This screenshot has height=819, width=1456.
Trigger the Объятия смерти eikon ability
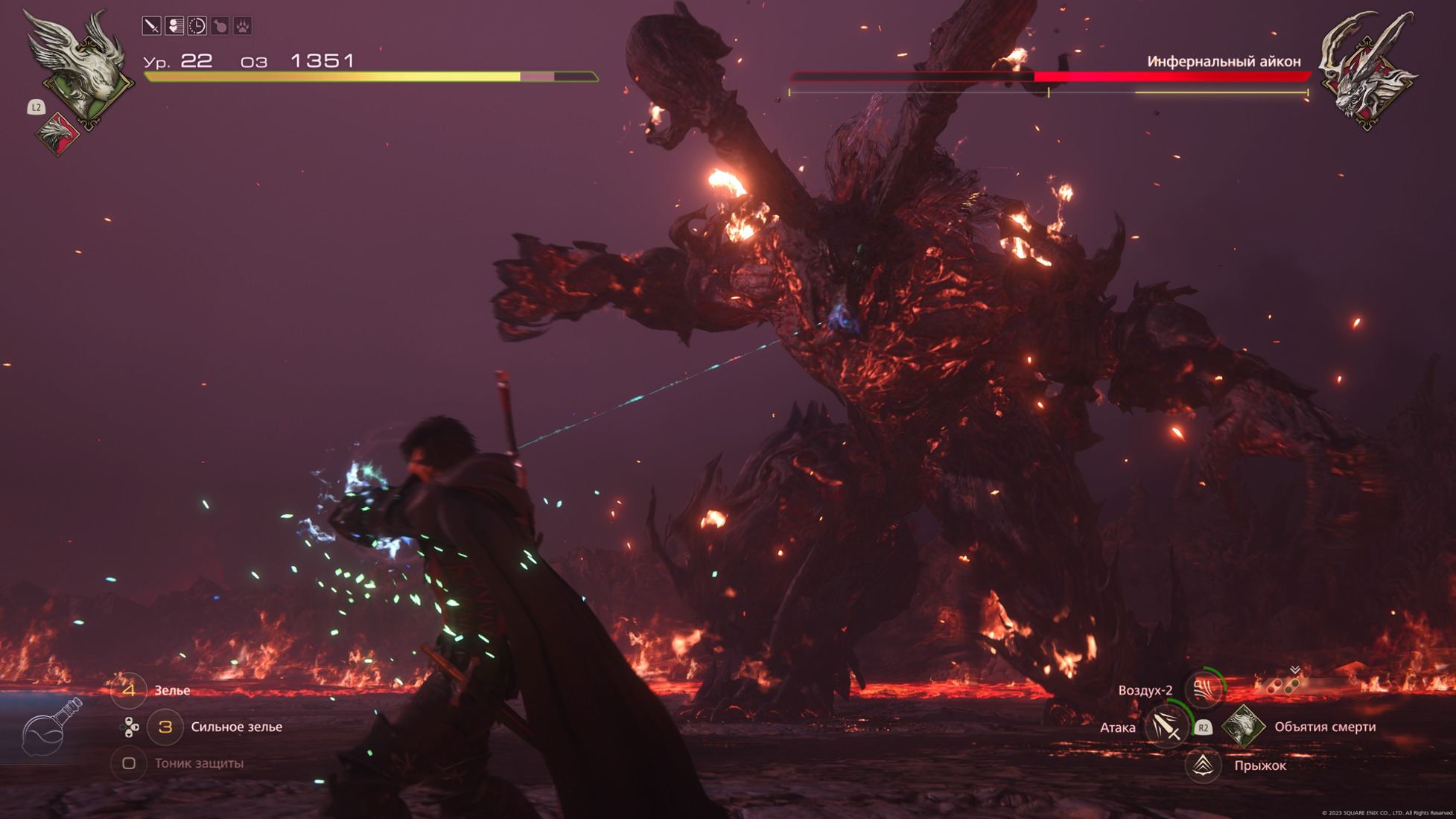pos(1244,727)
